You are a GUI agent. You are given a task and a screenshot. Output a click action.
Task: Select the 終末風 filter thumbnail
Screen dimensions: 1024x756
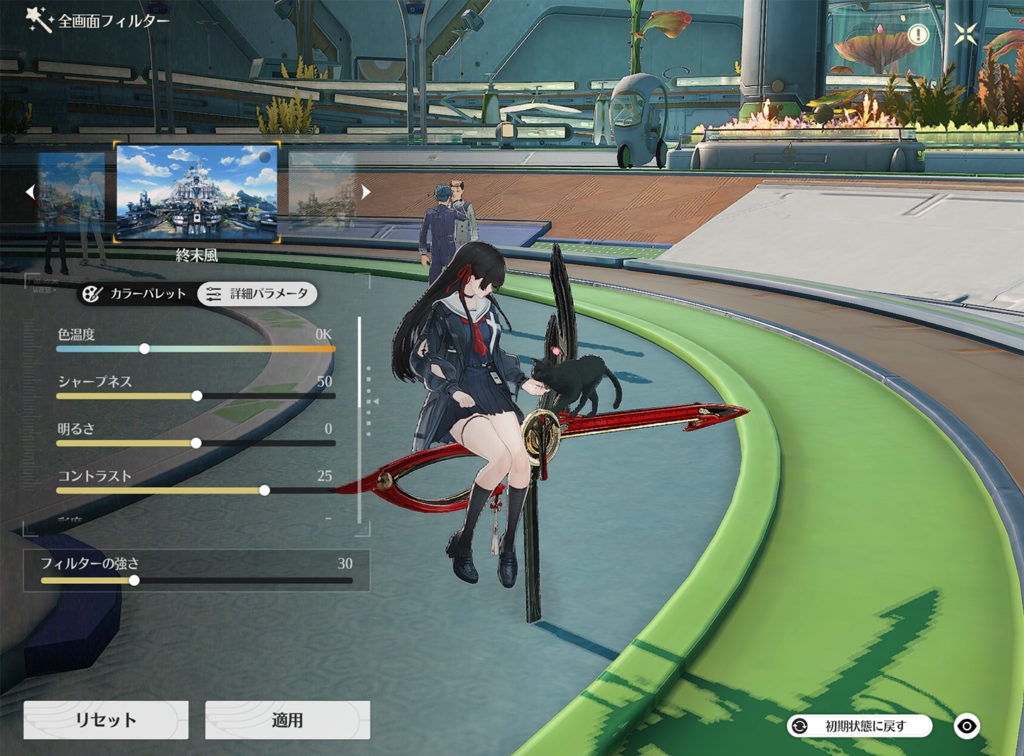click(x=196, y=192)
